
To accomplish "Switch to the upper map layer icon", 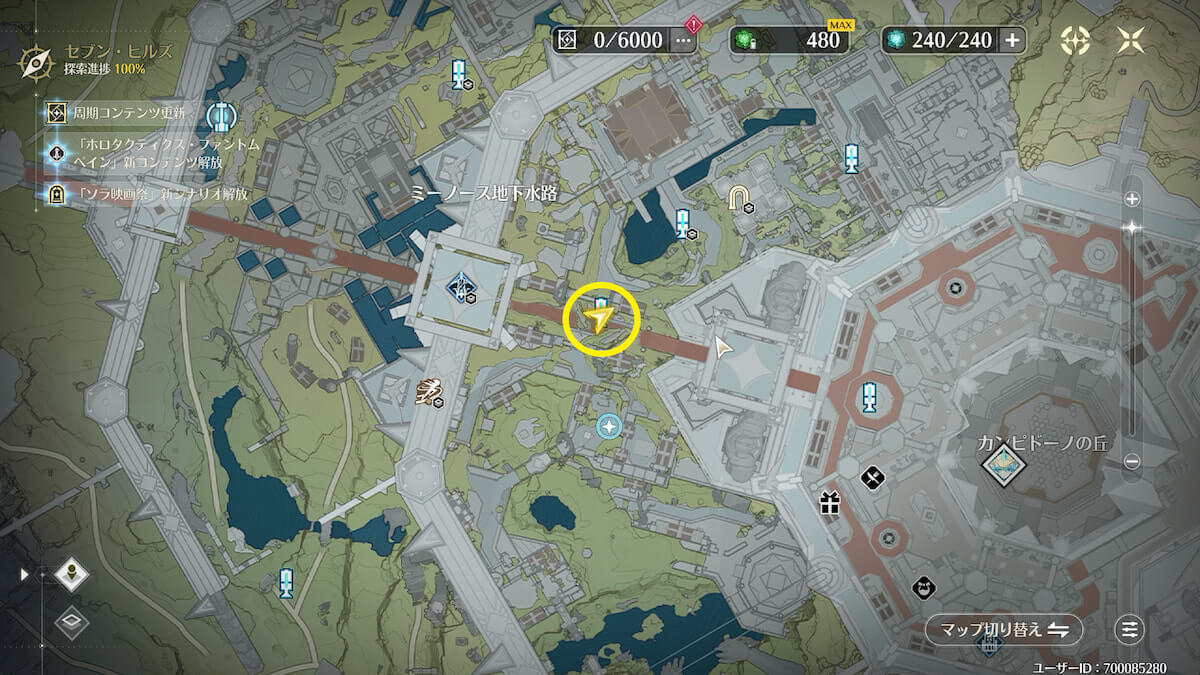I will click(73, 574).
